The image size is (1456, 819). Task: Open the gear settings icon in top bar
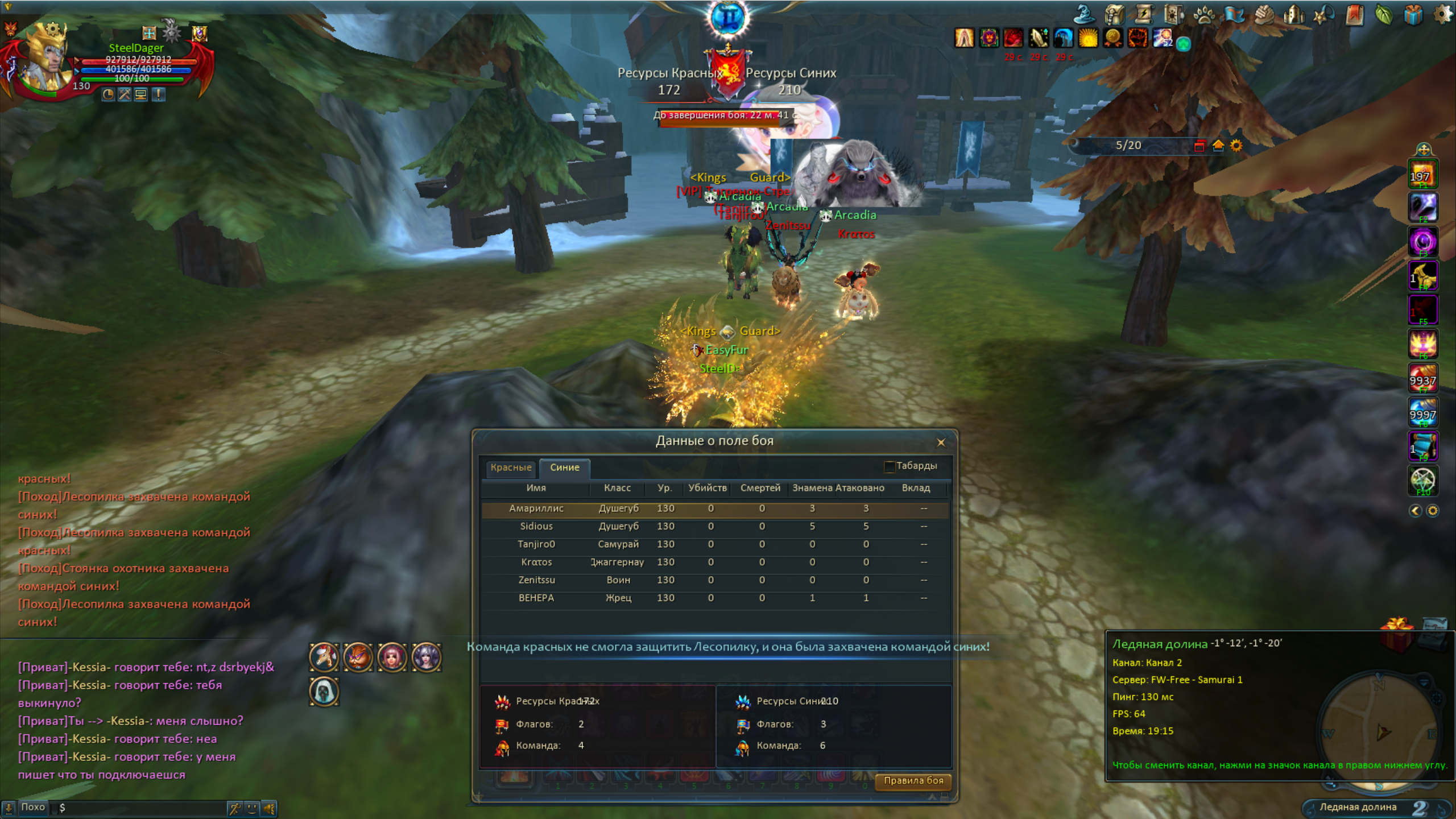point(1442,14)
